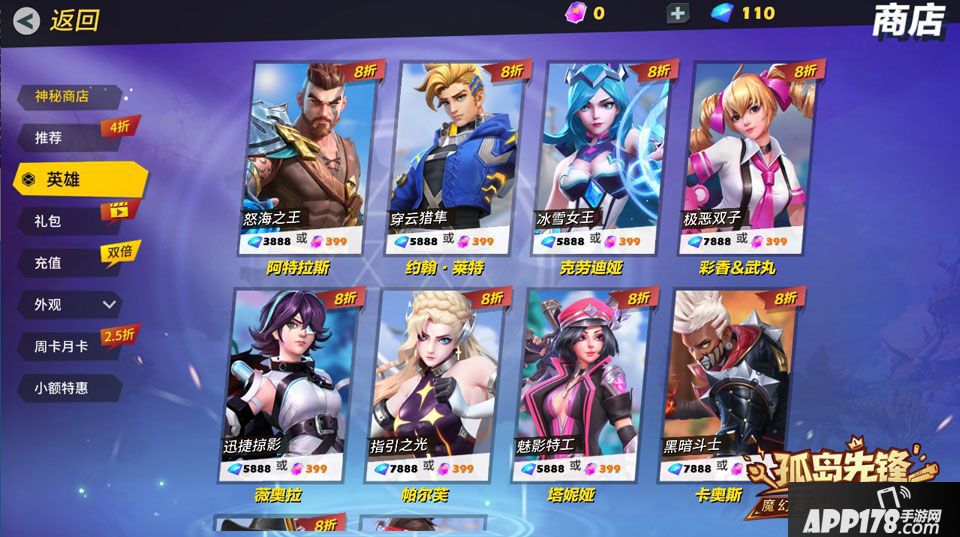Viewport: 960px width, 537px height.
Task: Add more blue diamonds with the plus button
Action: click(x=678, y=13)
